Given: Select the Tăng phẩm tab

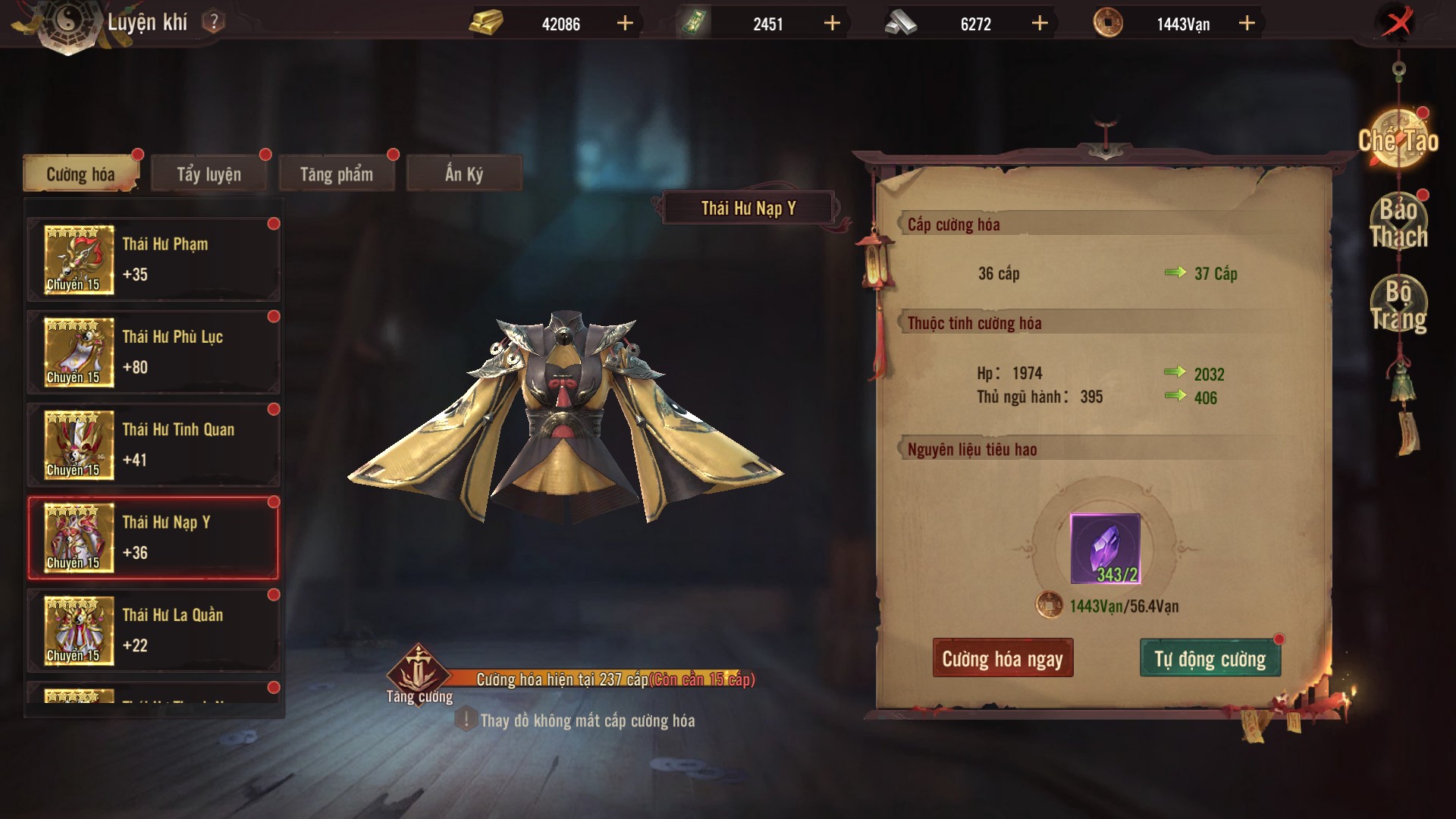Looking at the screenshot, I should pos(336,174).
